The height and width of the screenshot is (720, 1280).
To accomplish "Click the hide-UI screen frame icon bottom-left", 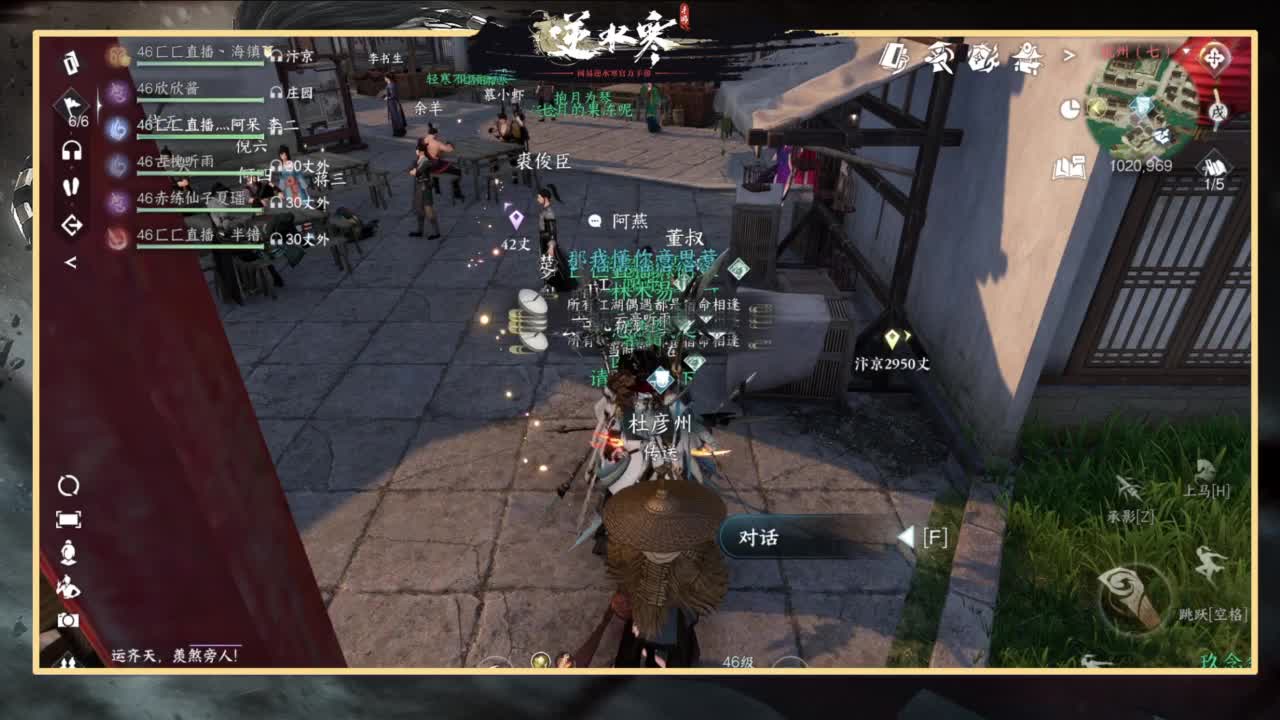I will coord(68,518).
